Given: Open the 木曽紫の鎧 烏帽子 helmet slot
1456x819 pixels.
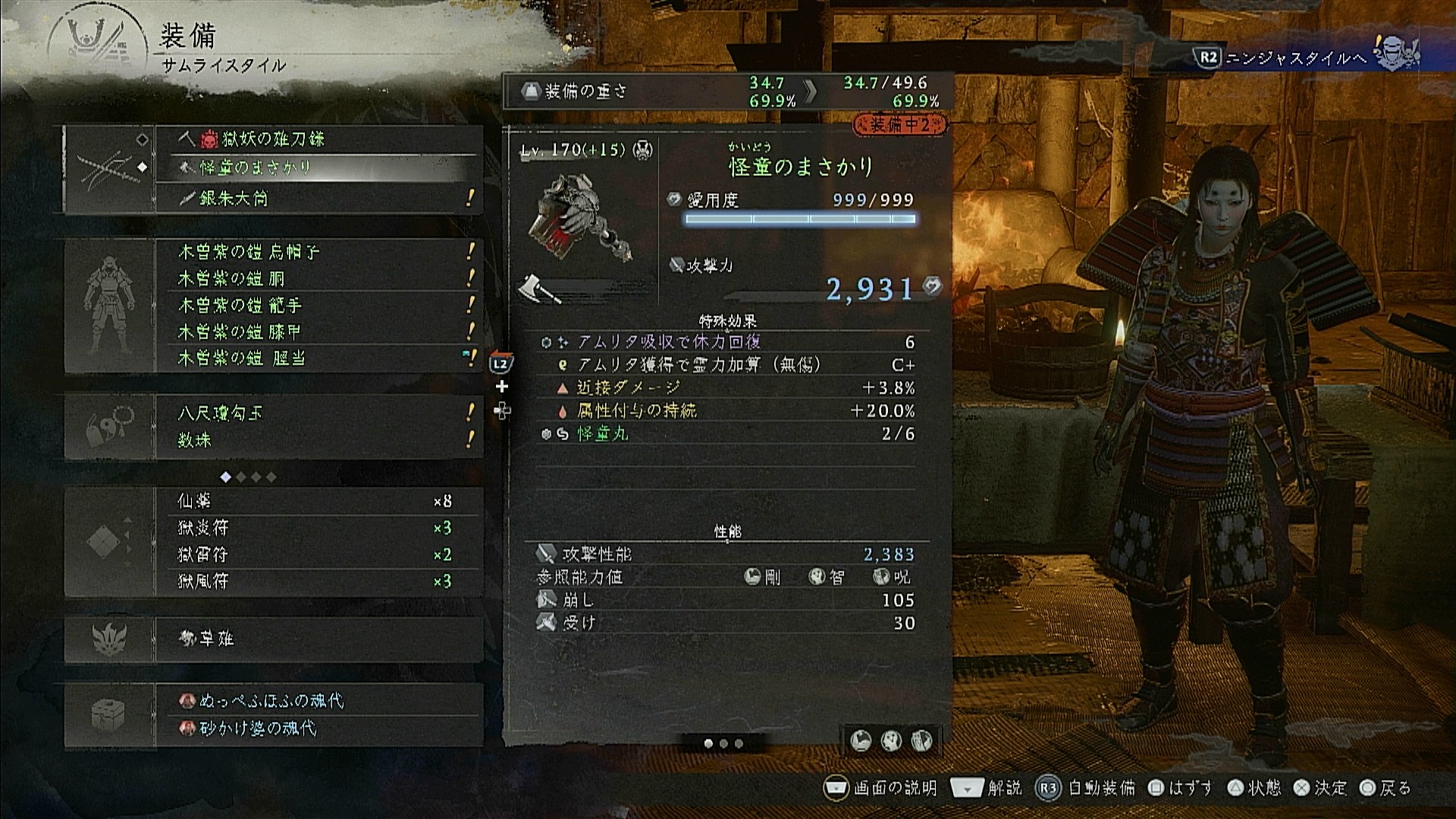Looking at the screenshot, I should [x=318, y=252].
